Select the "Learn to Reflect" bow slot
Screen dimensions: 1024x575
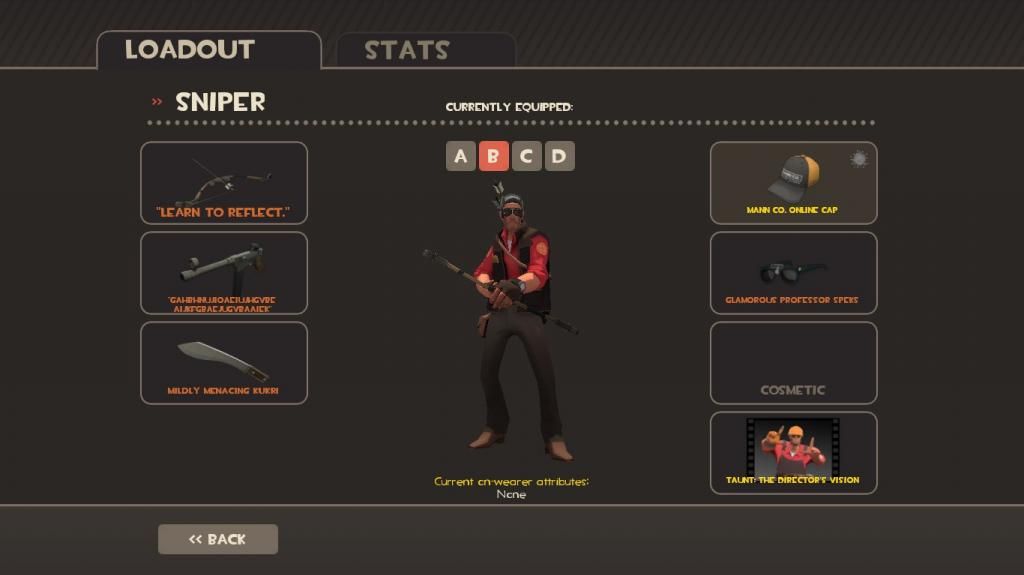click(224, 182)
